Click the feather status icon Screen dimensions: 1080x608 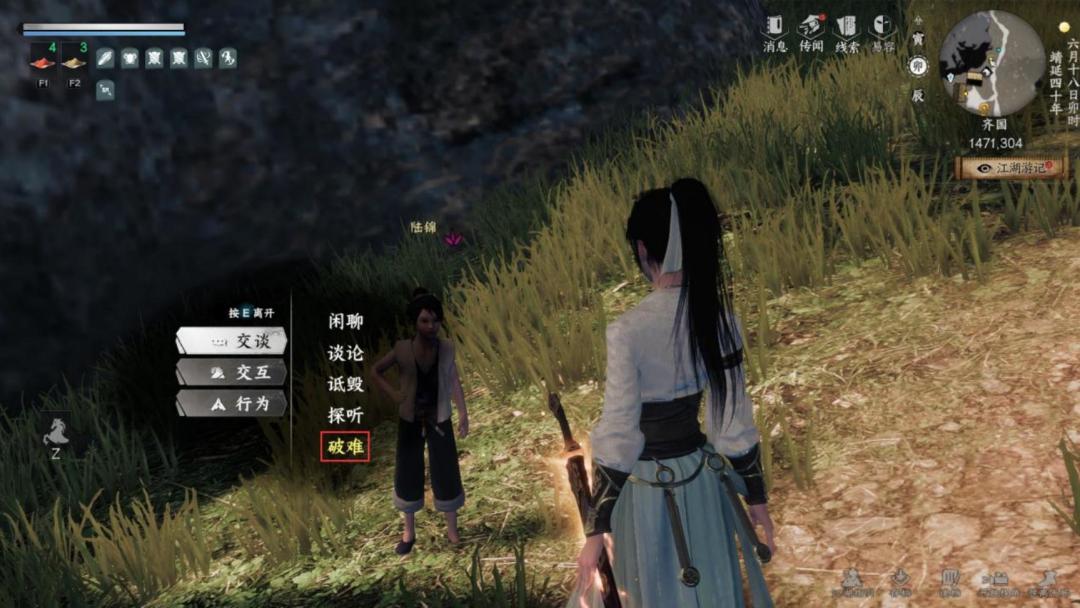coord(105,58)
